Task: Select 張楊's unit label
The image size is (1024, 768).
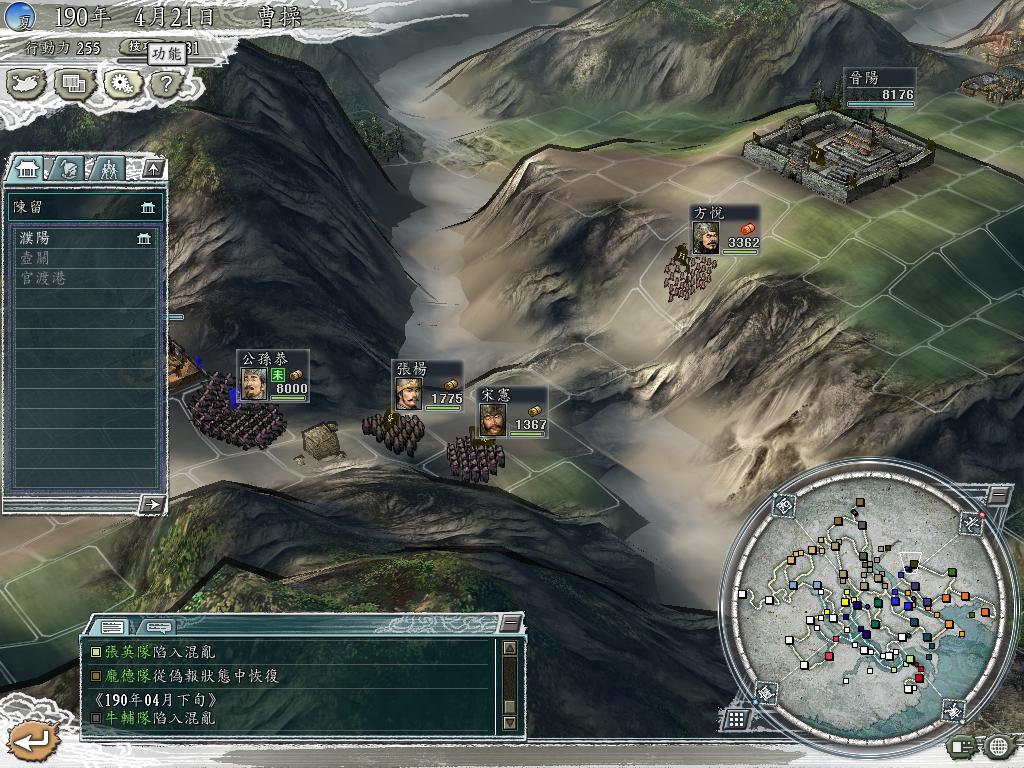Action: coord(429,387)
